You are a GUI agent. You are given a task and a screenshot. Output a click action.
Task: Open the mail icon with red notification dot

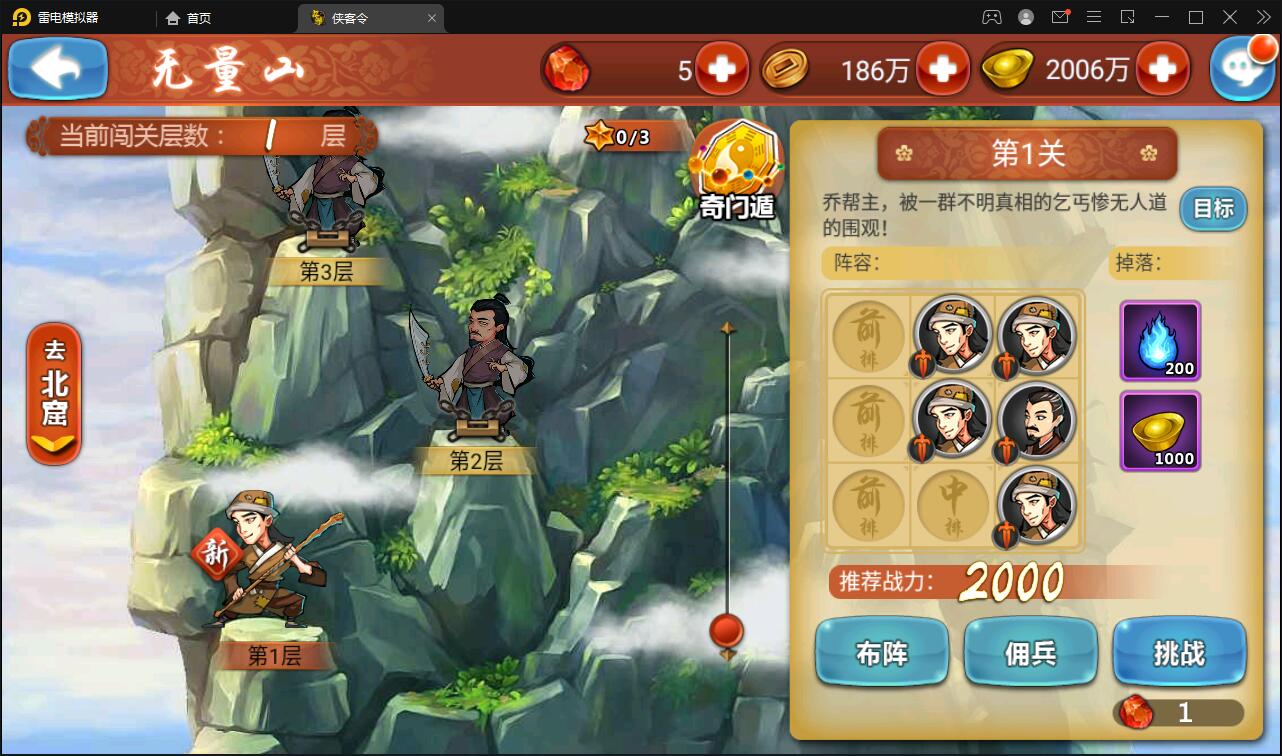[x=1060, y=16]
